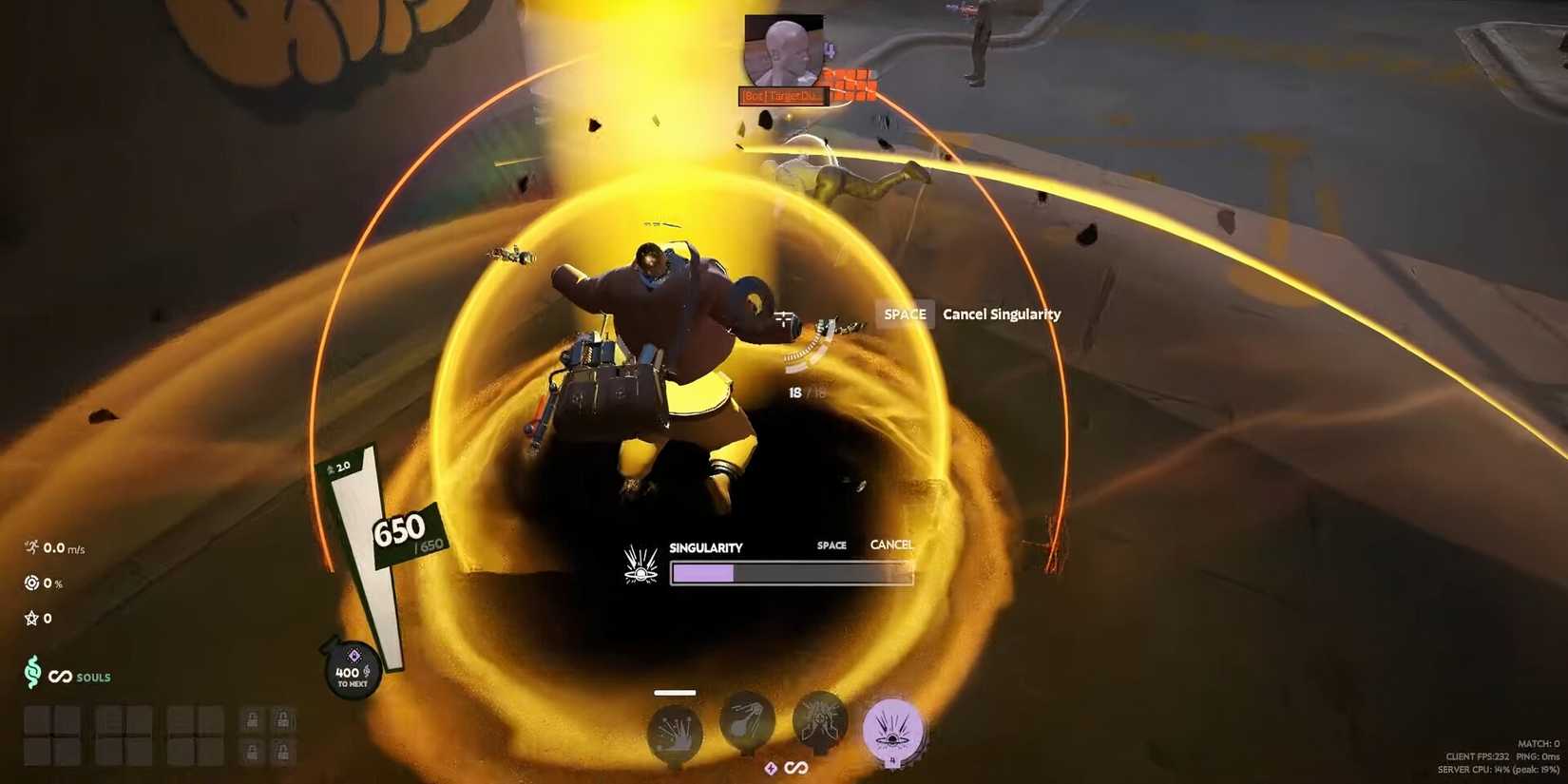Click the star counter icon
1568x784 pixels.
31,618
